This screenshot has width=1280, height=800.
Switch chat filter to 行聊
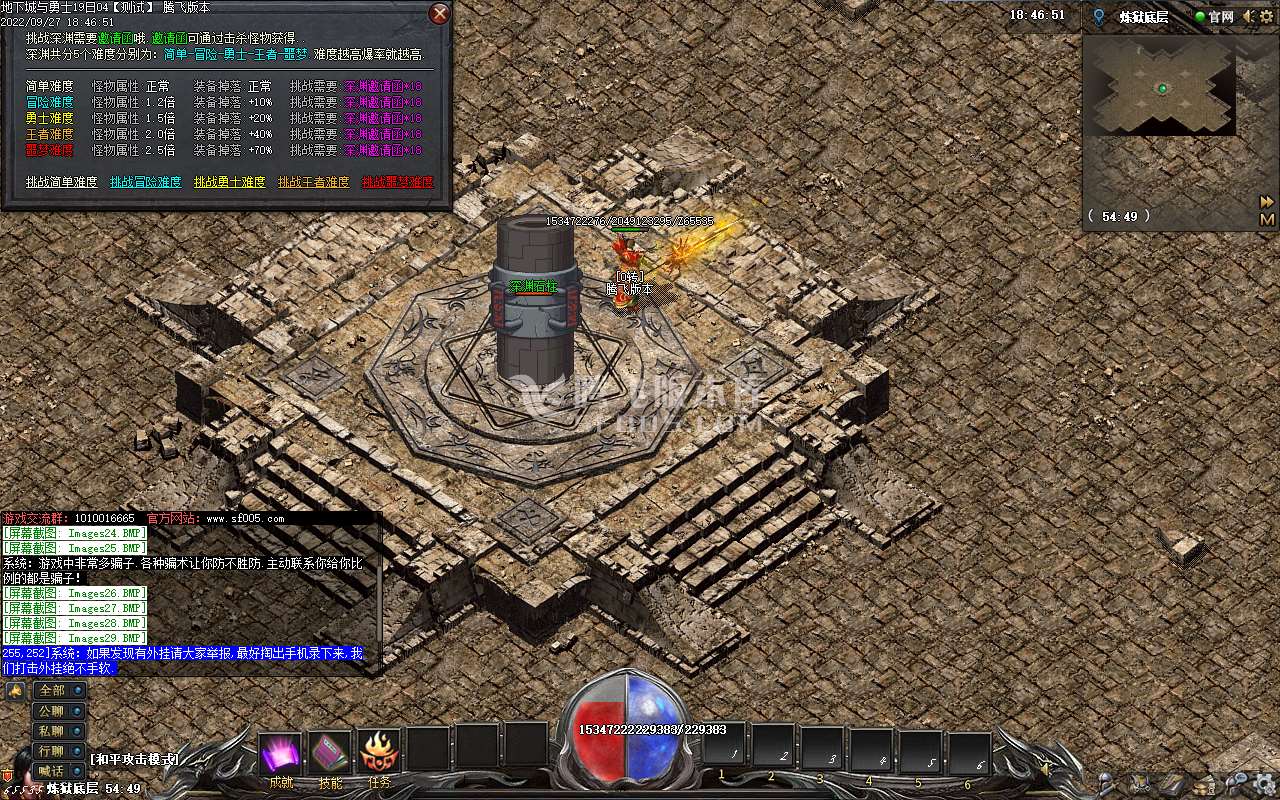(x=59, y=751)
